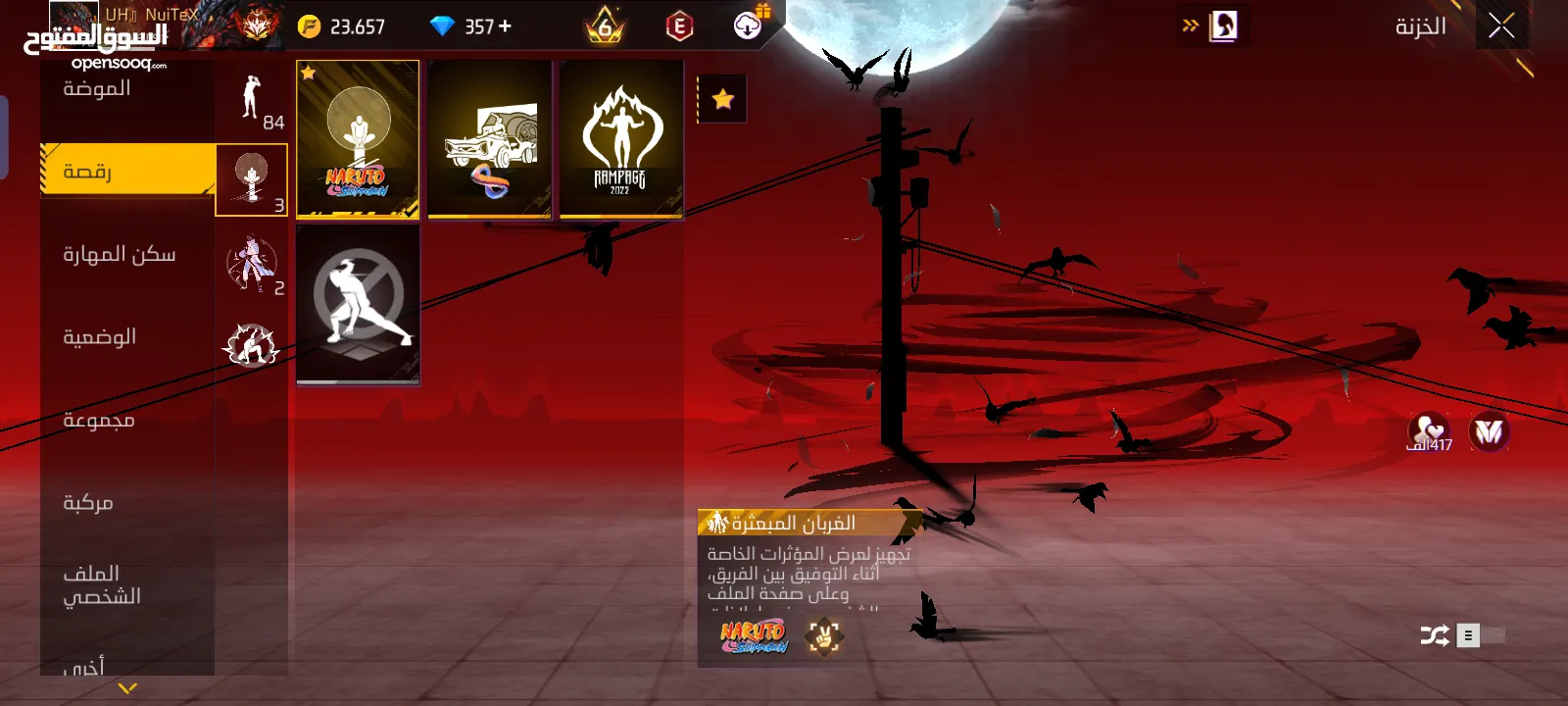Viewport: 1568px width, 706px height.
Task: Toggle the star favorites filter button
Action: 723,99
